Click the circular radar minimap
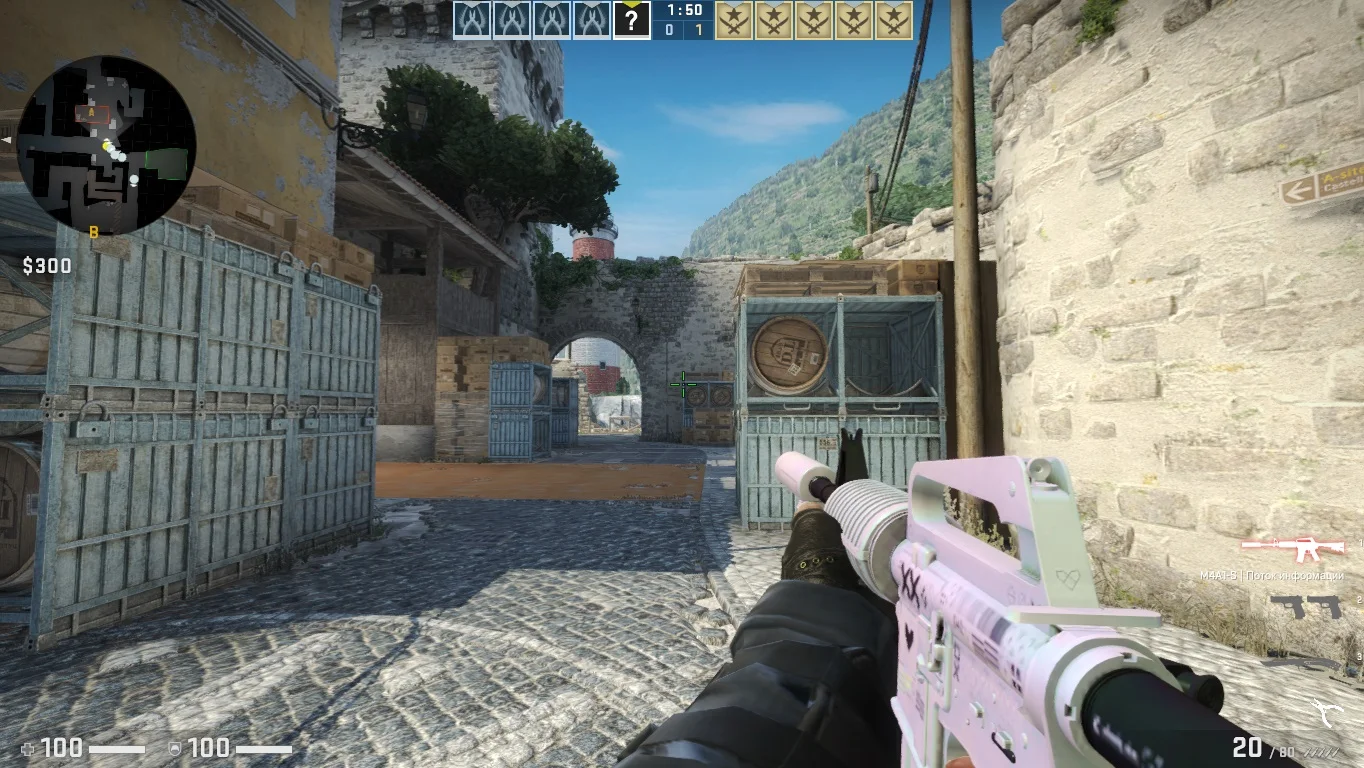Screen dimensions: 1364x768 106,145
